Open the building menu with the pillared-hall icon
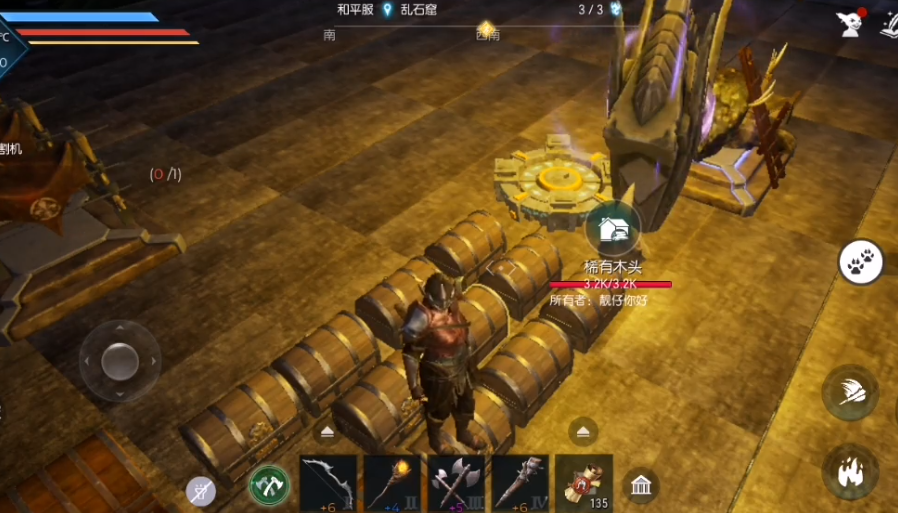898x513 pixels. tap(640, 486)
